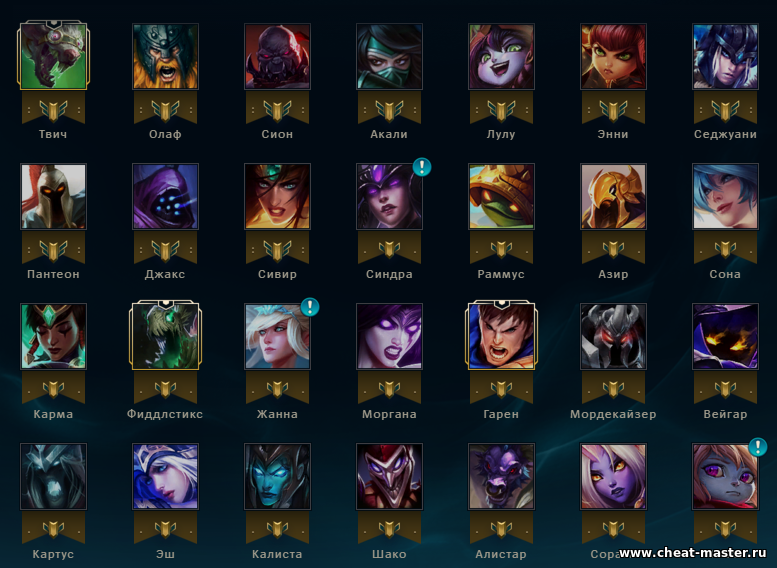Click the alert badge on Синдра

pyautogui.click(x=422, y=167)
